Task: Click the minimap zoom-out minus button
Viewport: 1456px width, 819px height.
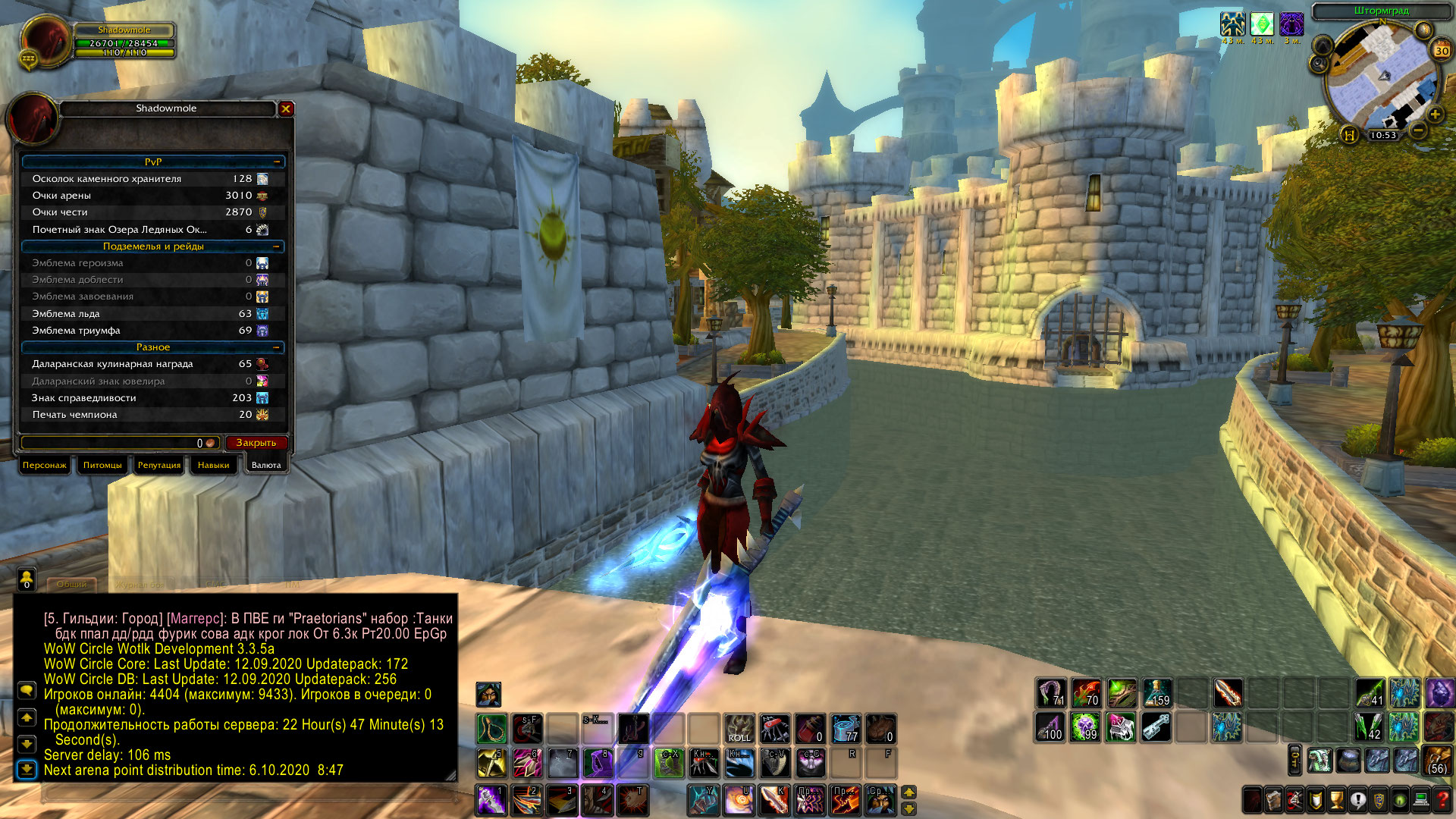Action: tap(1418, 130)
